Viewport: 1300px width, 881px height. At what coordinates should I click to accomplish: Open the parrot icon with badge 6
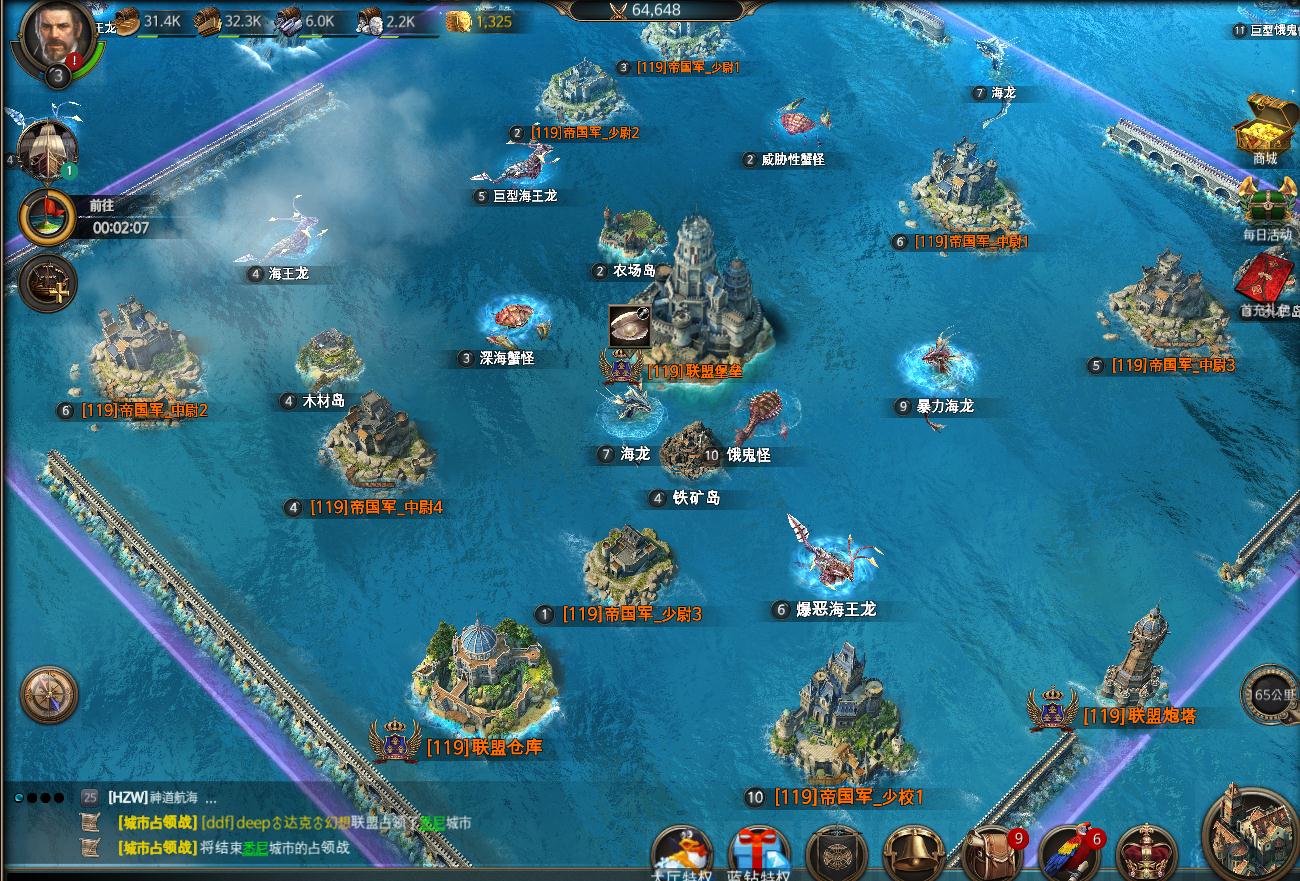point(1068,855)
